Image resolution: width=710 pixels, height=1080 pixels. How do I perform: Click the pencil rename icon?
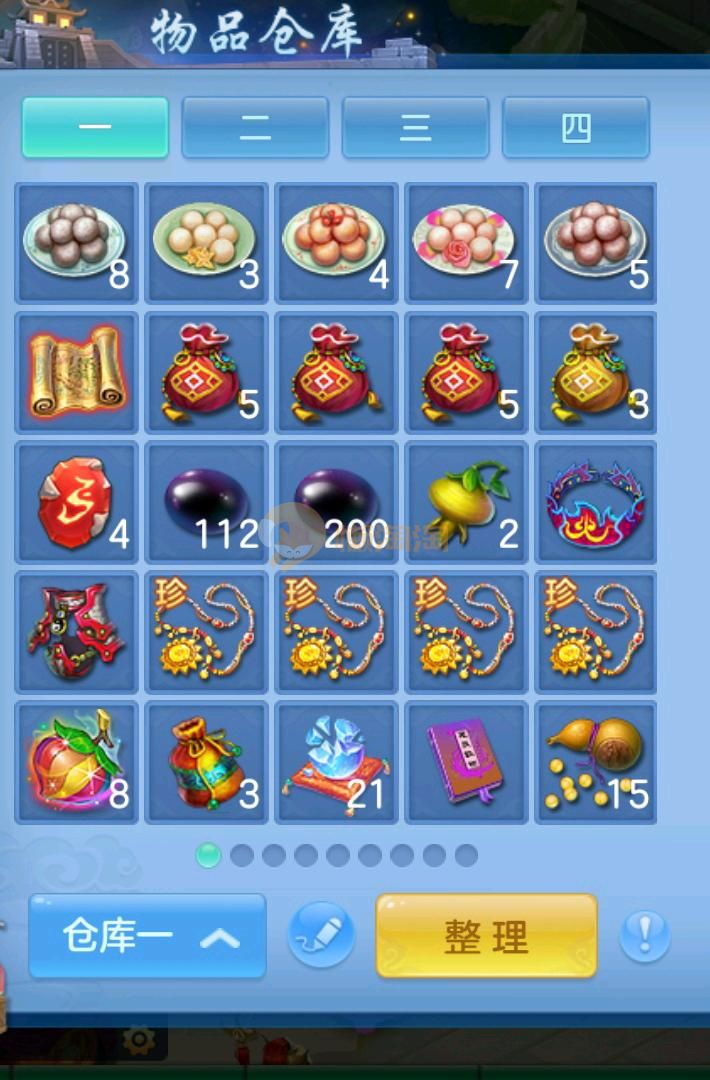click(x=321, y=936)
